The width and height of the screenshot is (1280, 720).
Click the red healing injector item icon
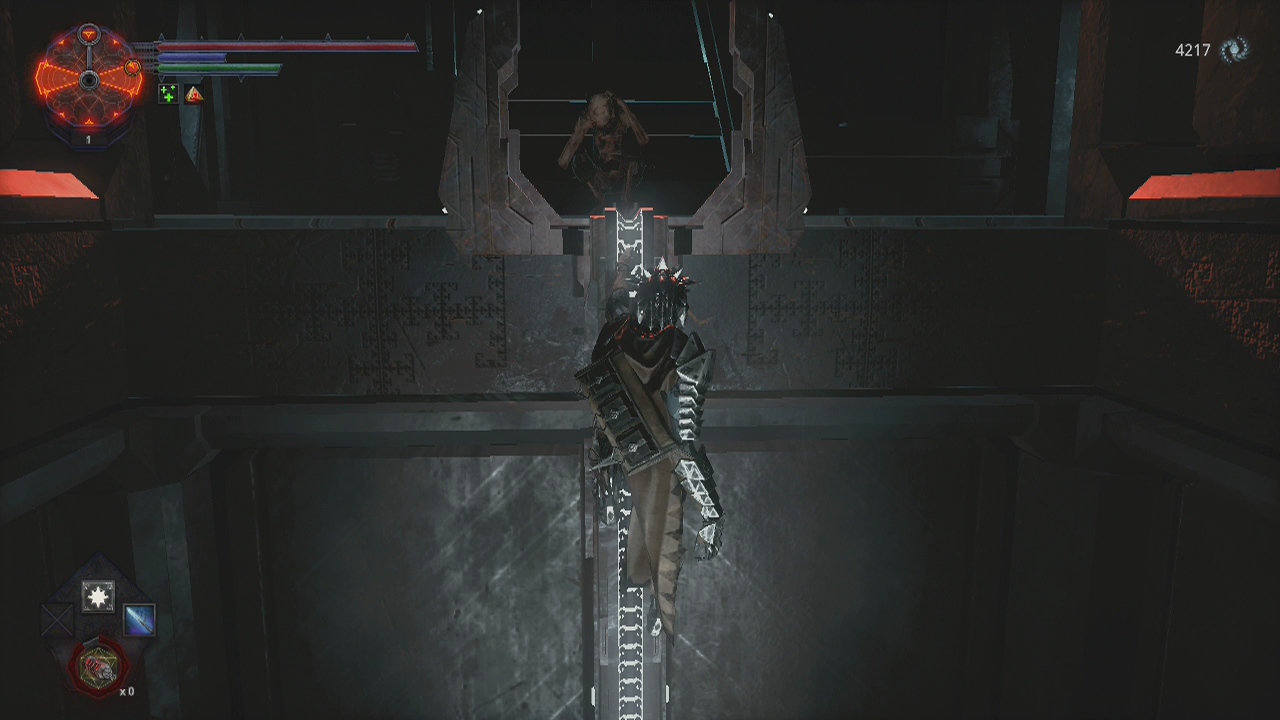97,666
